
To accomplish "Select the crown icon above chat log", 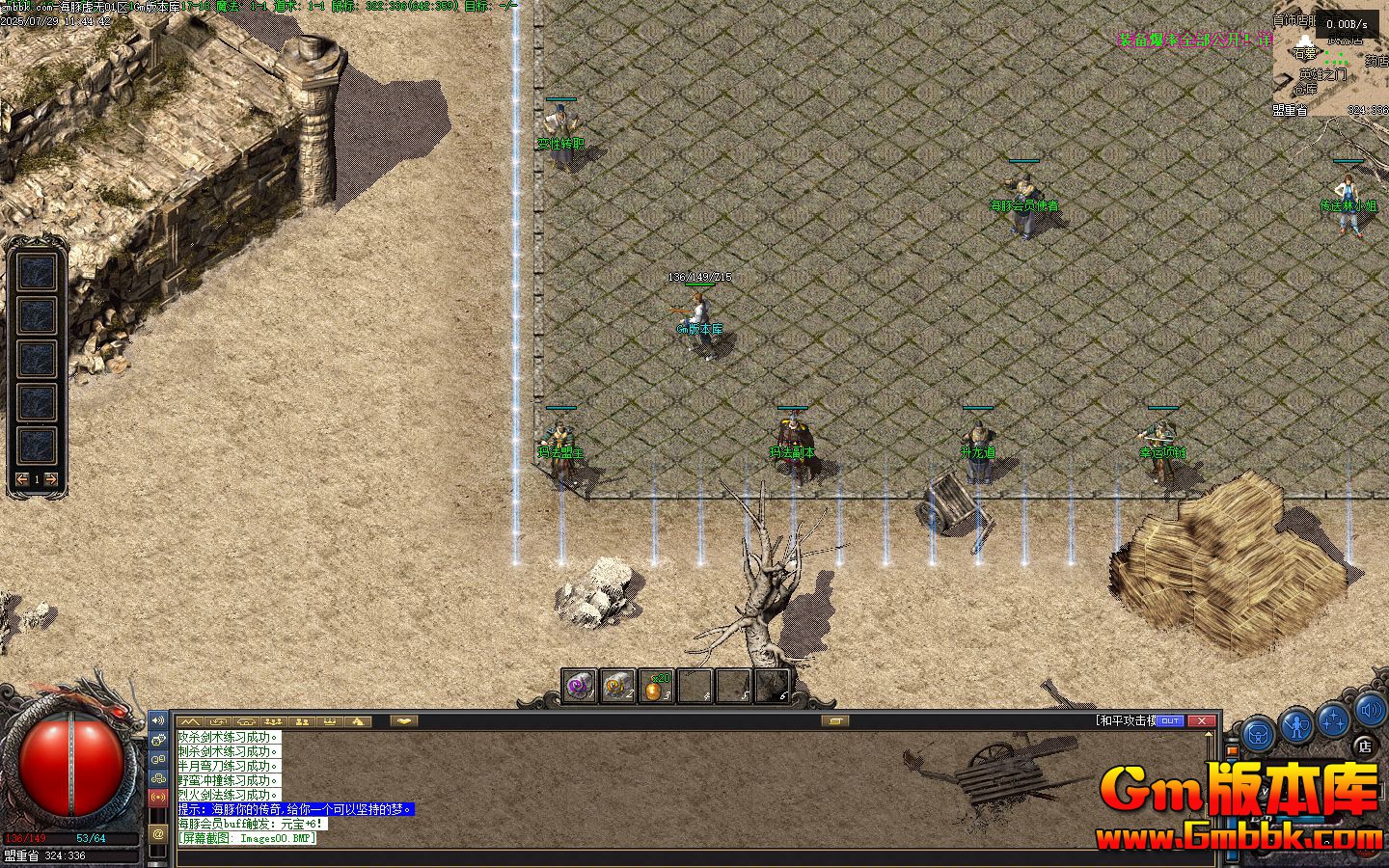I will (330, 720).
